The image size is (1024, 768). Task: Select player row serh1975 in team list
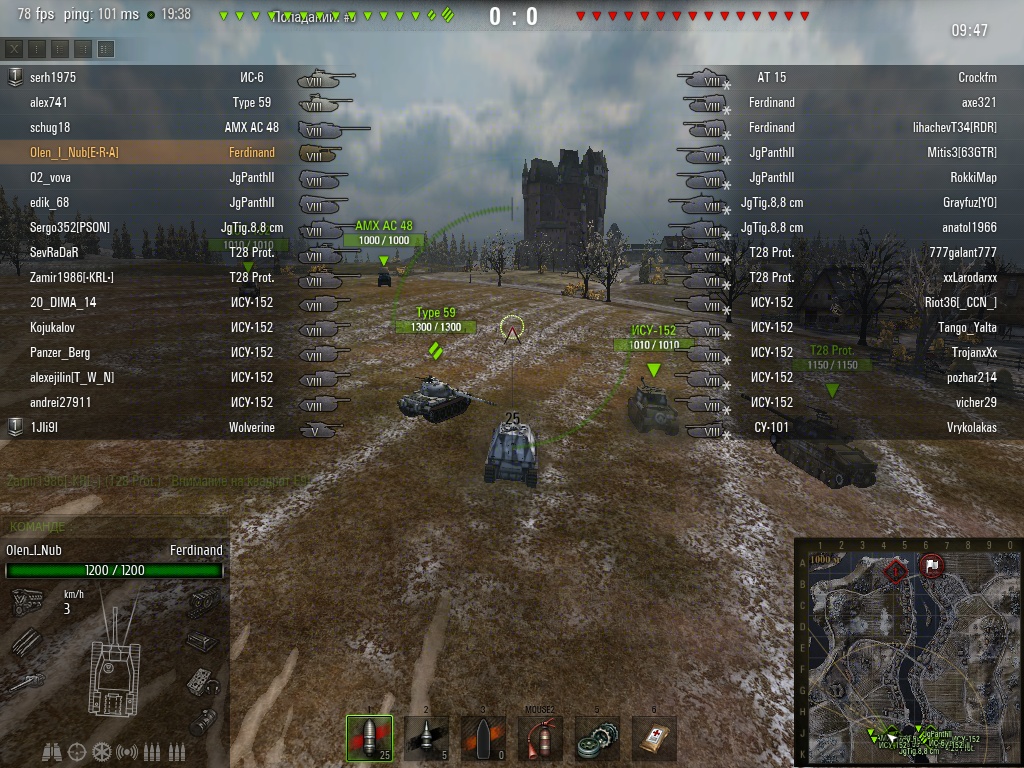150,77
